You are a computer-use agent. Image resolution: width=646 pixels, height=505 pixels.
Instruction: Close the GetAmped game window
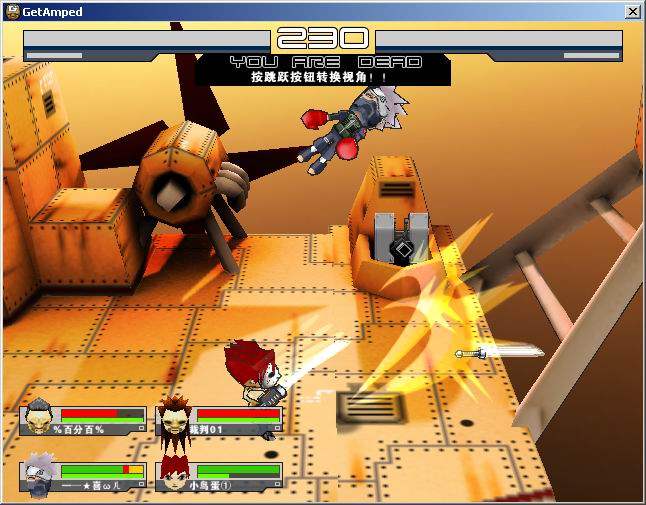click(x=632, y=11)
